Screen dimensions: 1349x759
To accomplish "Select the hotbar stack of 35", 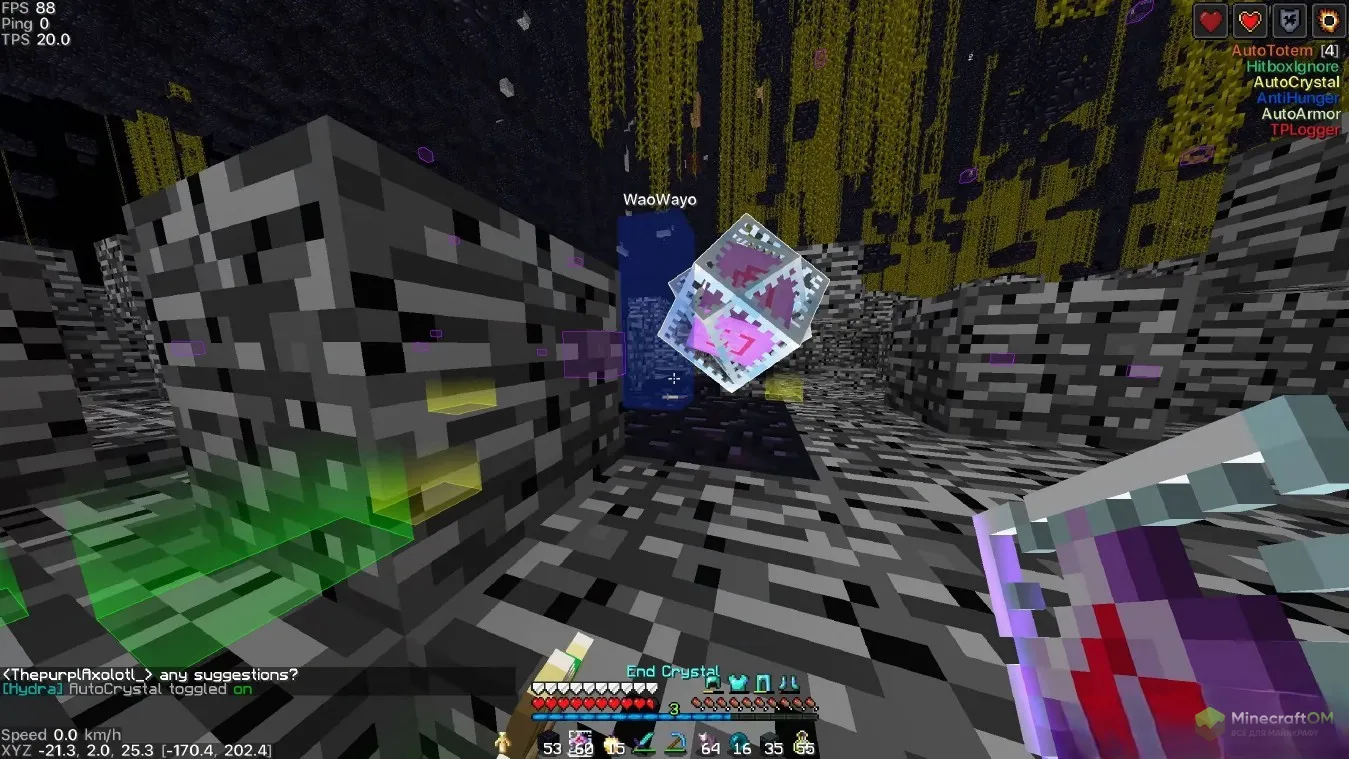I will tap(772, 742).
